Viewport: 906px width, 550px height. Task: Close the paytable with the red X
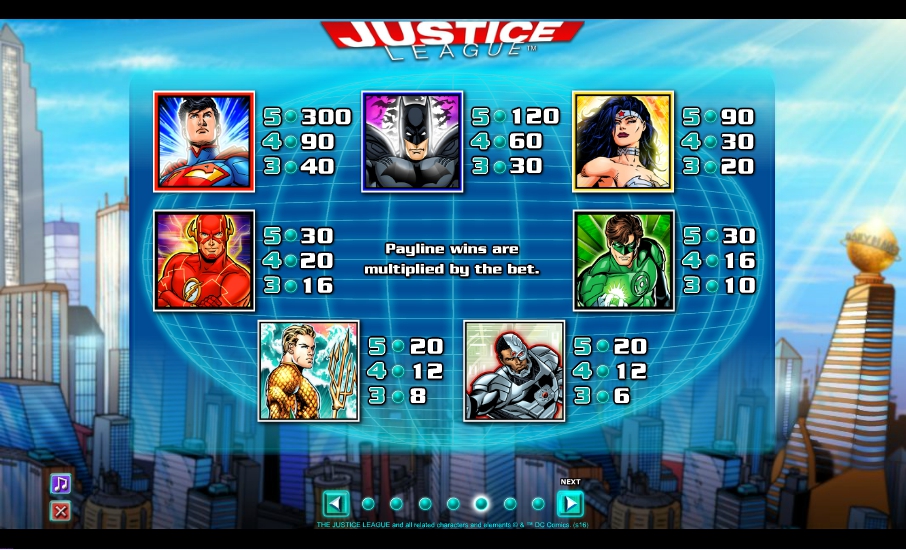coord(61,511)
